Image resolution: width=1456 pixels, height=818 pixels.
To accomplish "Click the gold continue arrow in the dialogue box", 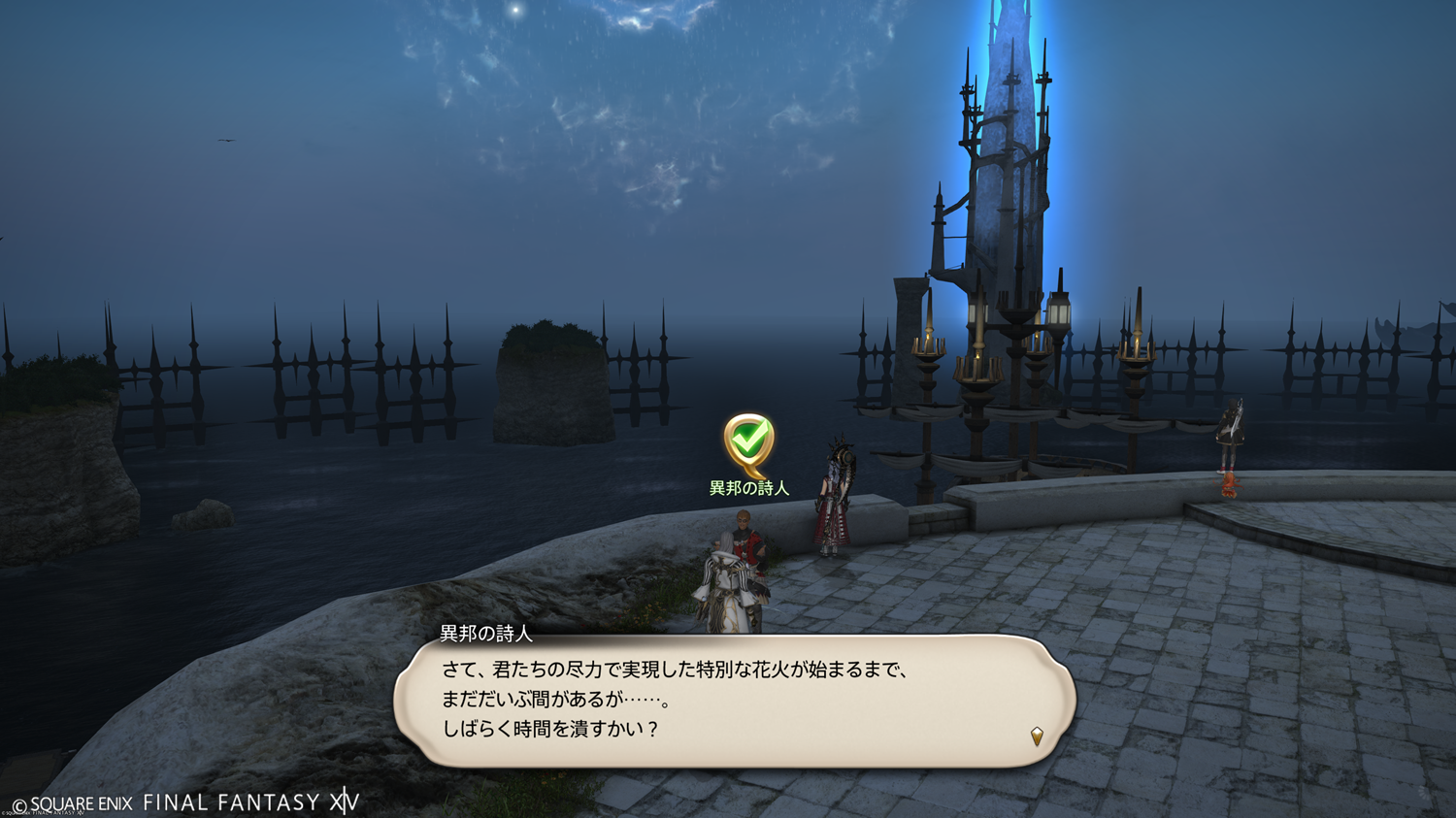I will point(1037,736).
